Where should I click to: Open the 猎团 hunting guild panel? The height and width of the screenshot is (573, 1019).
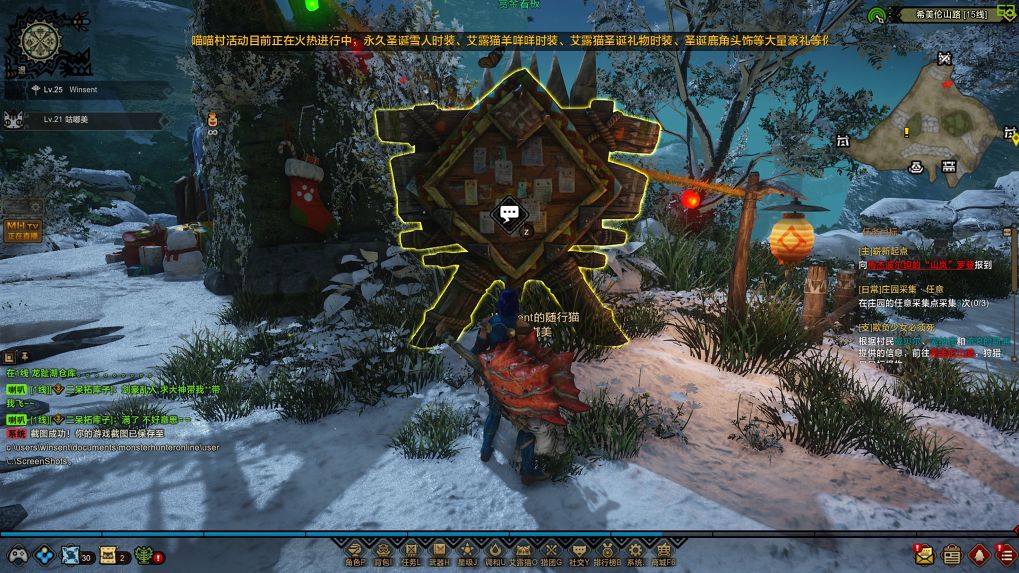click(x=550, y=551)
